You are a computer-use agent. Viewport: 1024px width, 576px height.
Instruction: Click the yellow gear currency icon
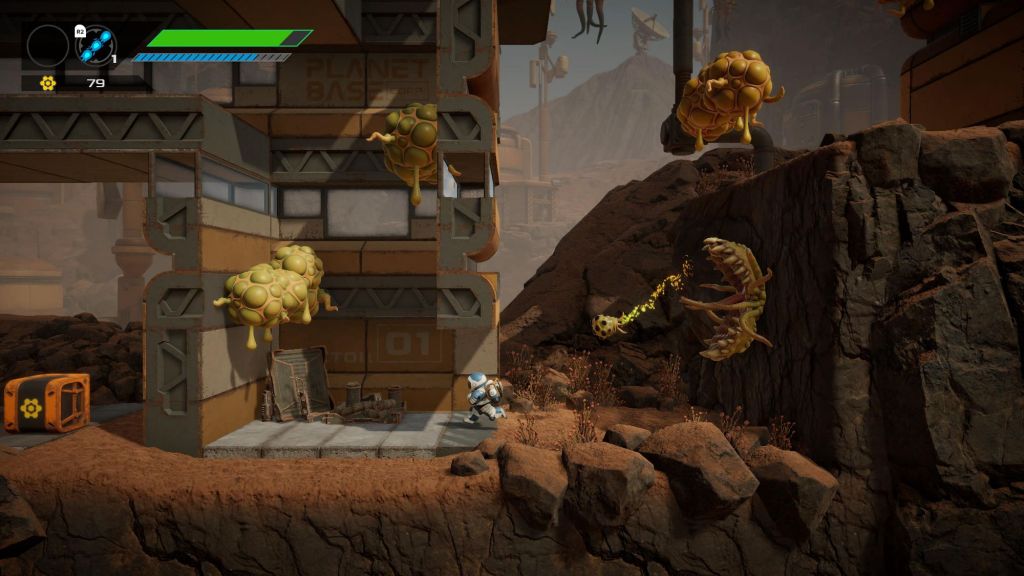pyautogui.click(x=47, y=83)
